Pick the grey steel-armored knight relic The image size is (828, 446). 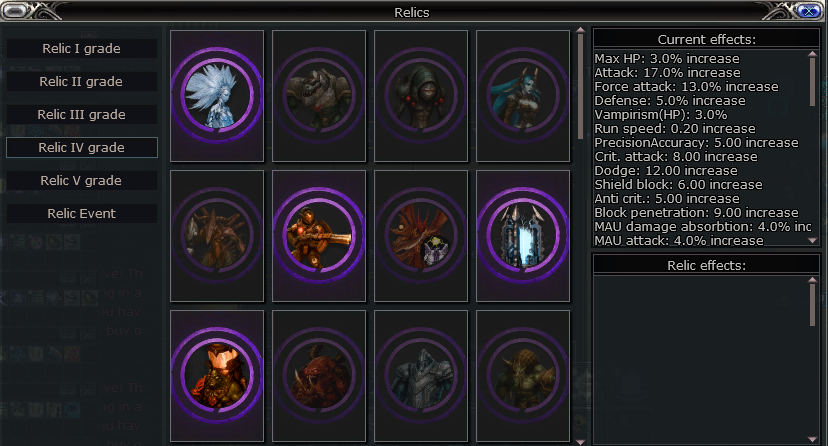(x=421, y=375)
